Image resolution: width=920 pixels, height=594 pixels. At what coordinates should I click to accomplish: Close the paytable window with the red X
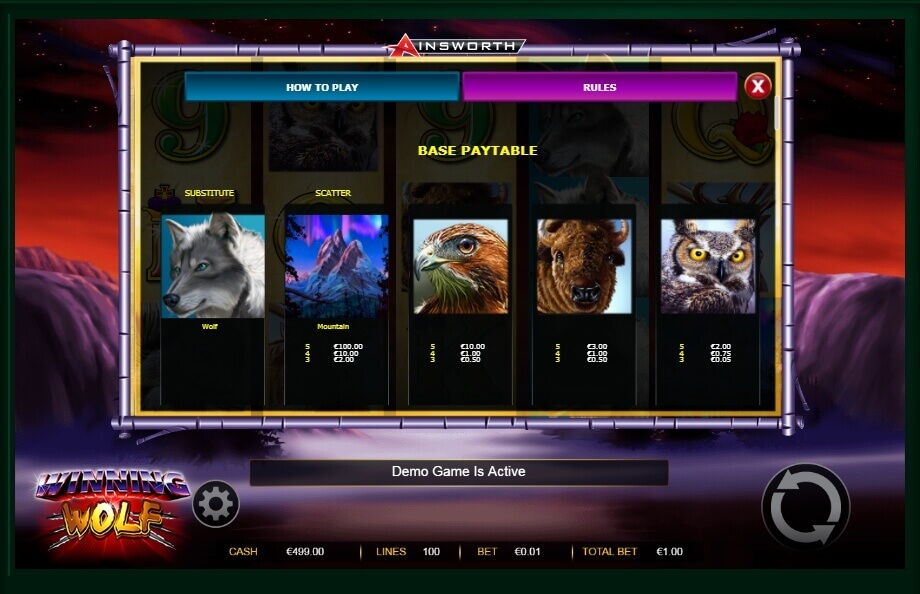(758, 86)
